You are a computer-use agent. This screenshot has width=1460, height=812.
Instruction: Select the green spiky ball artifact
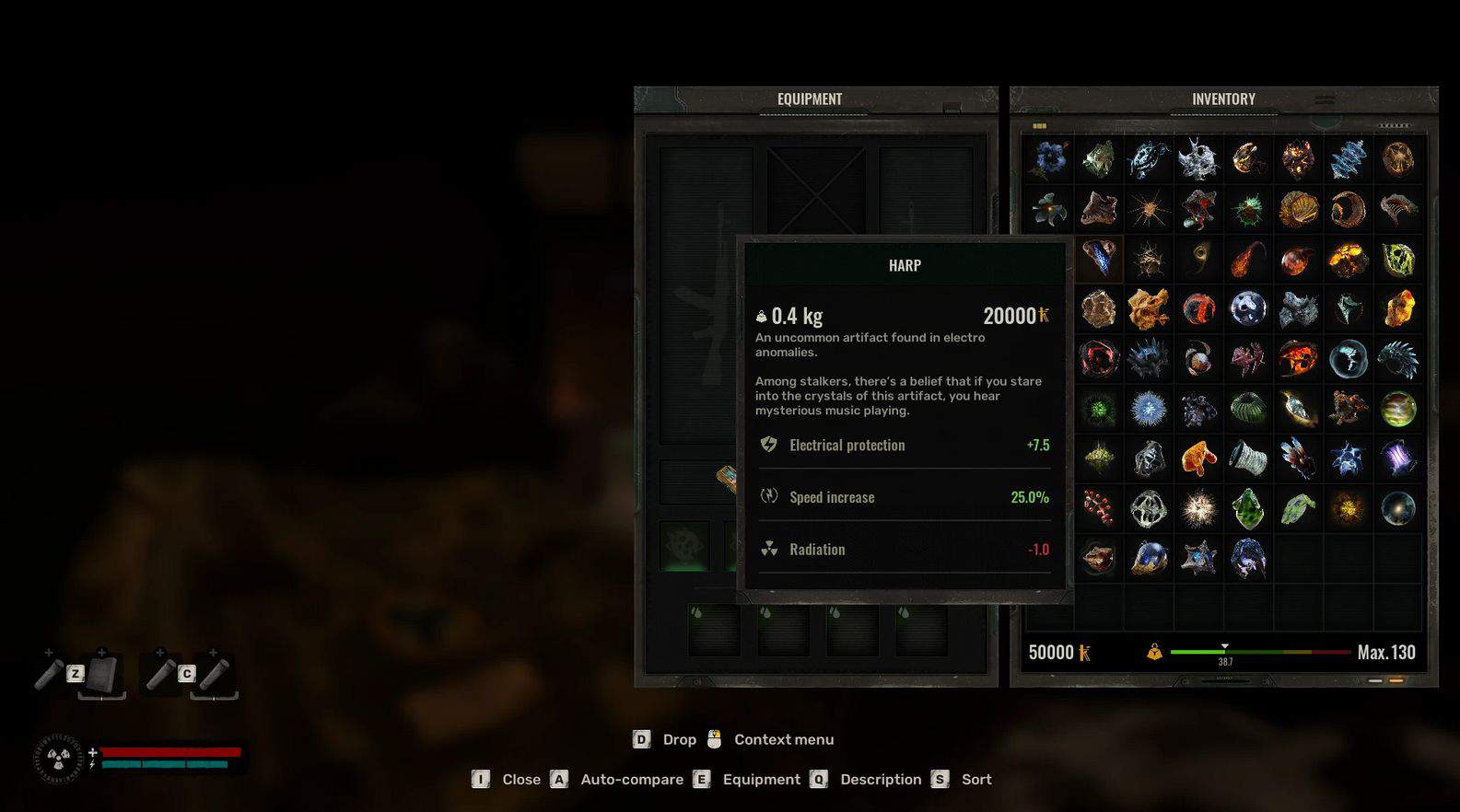click(x=1248, y=210)
